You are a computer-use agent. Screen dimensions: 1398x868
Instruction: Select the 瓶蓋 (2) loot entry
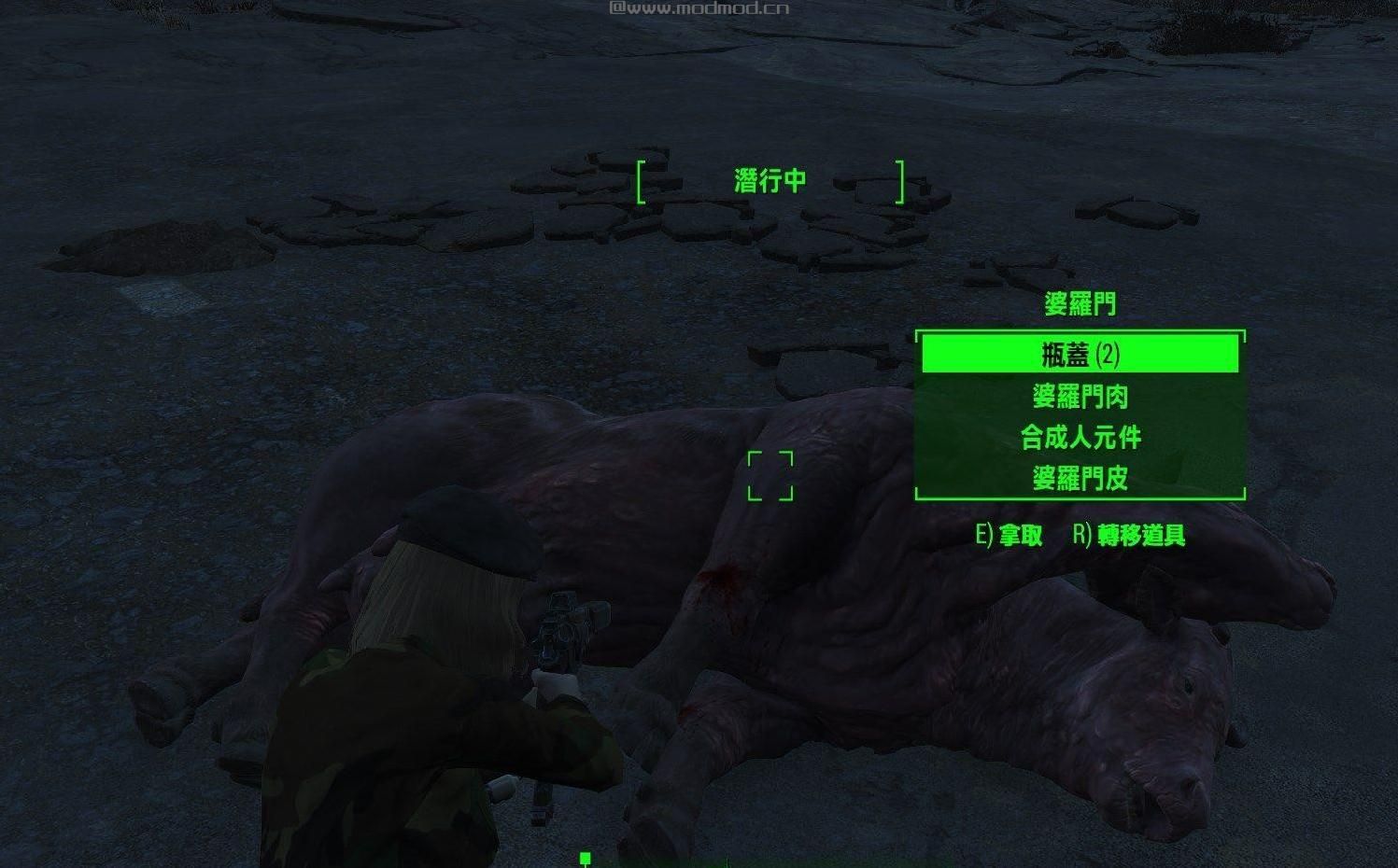[x=1080, y=355]
